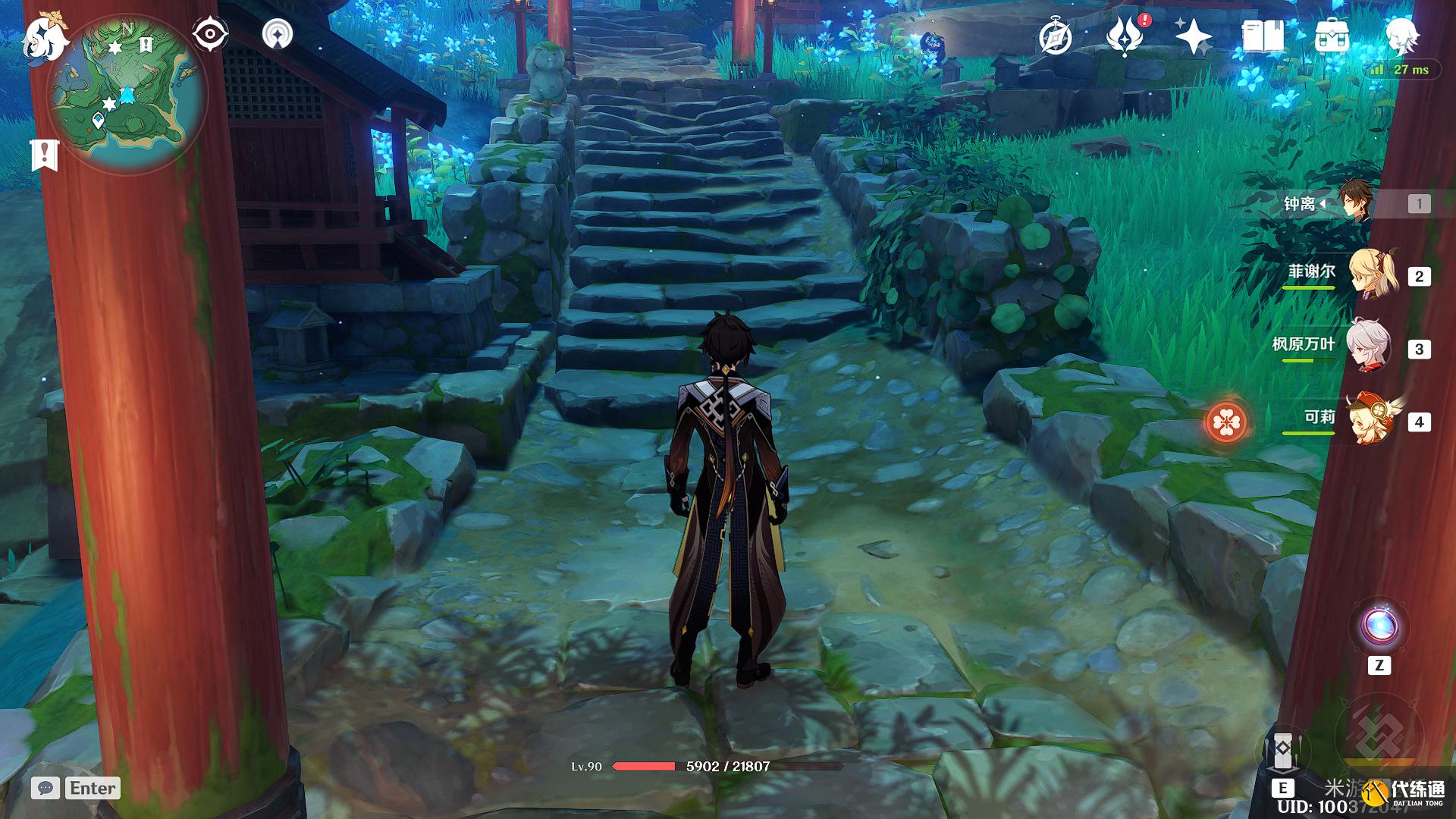Open the inventory backpack icon

coord(1332,36)
